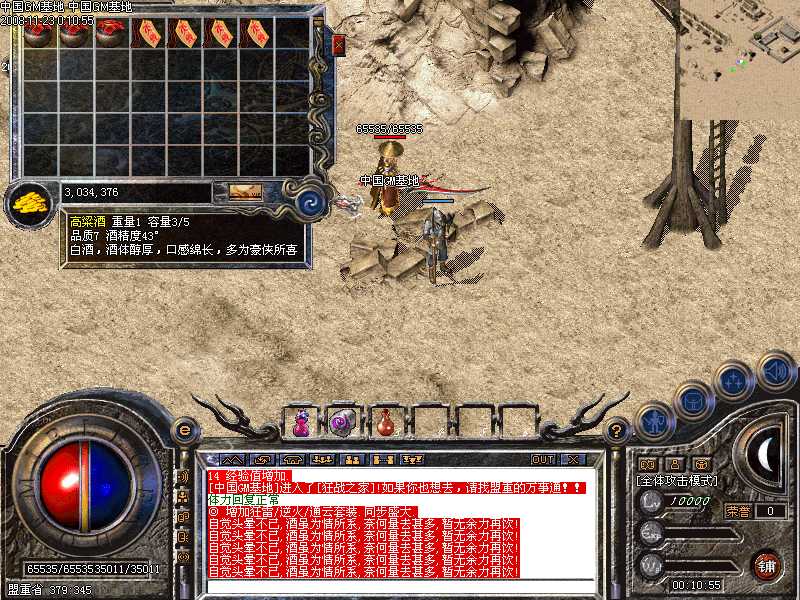Screen dimensions: 800x600
Task: Open the character status round button
Action: coord(652,422)
